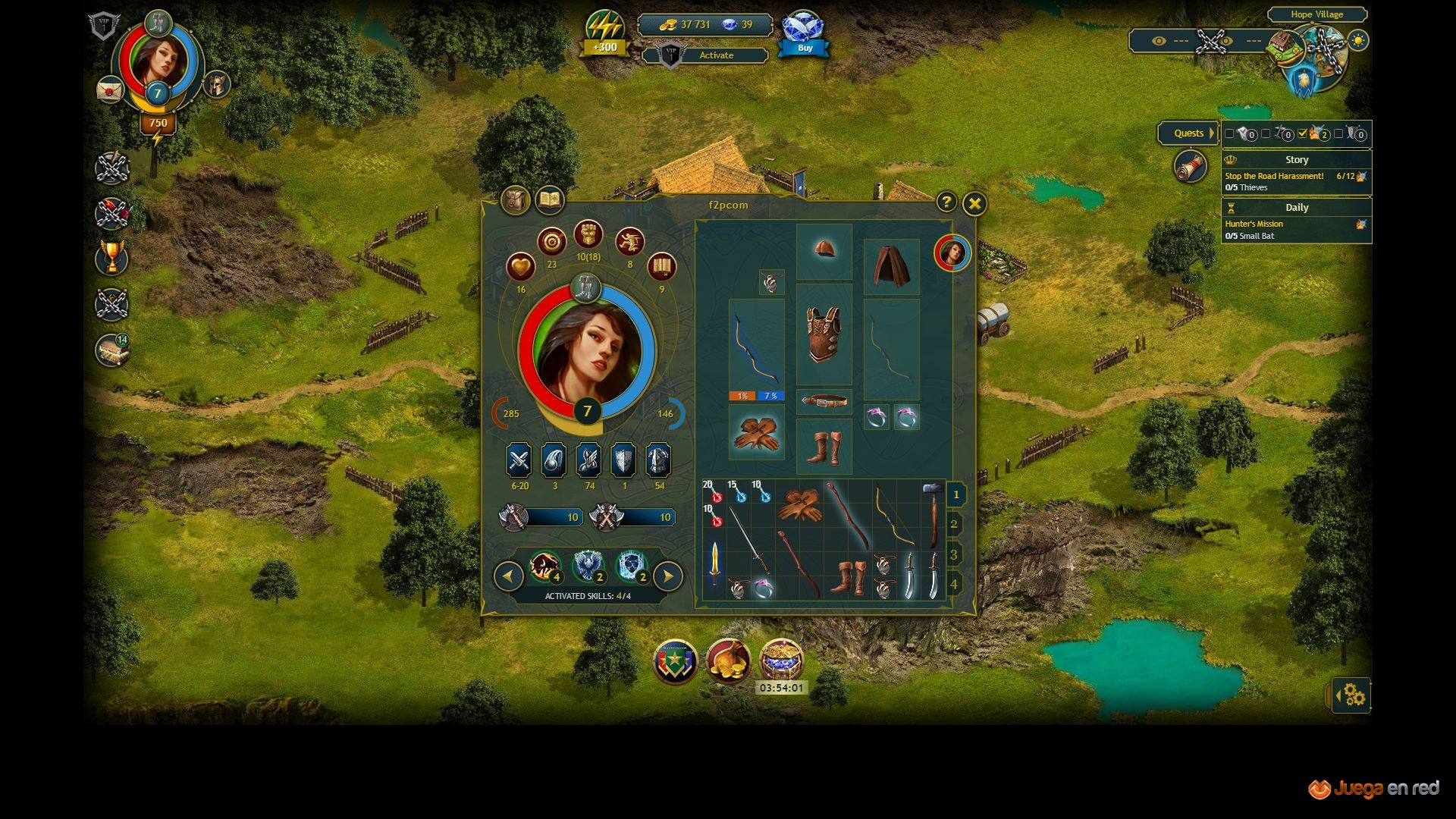
Task: Open the help question mark button
Action: tap(946, 202)
